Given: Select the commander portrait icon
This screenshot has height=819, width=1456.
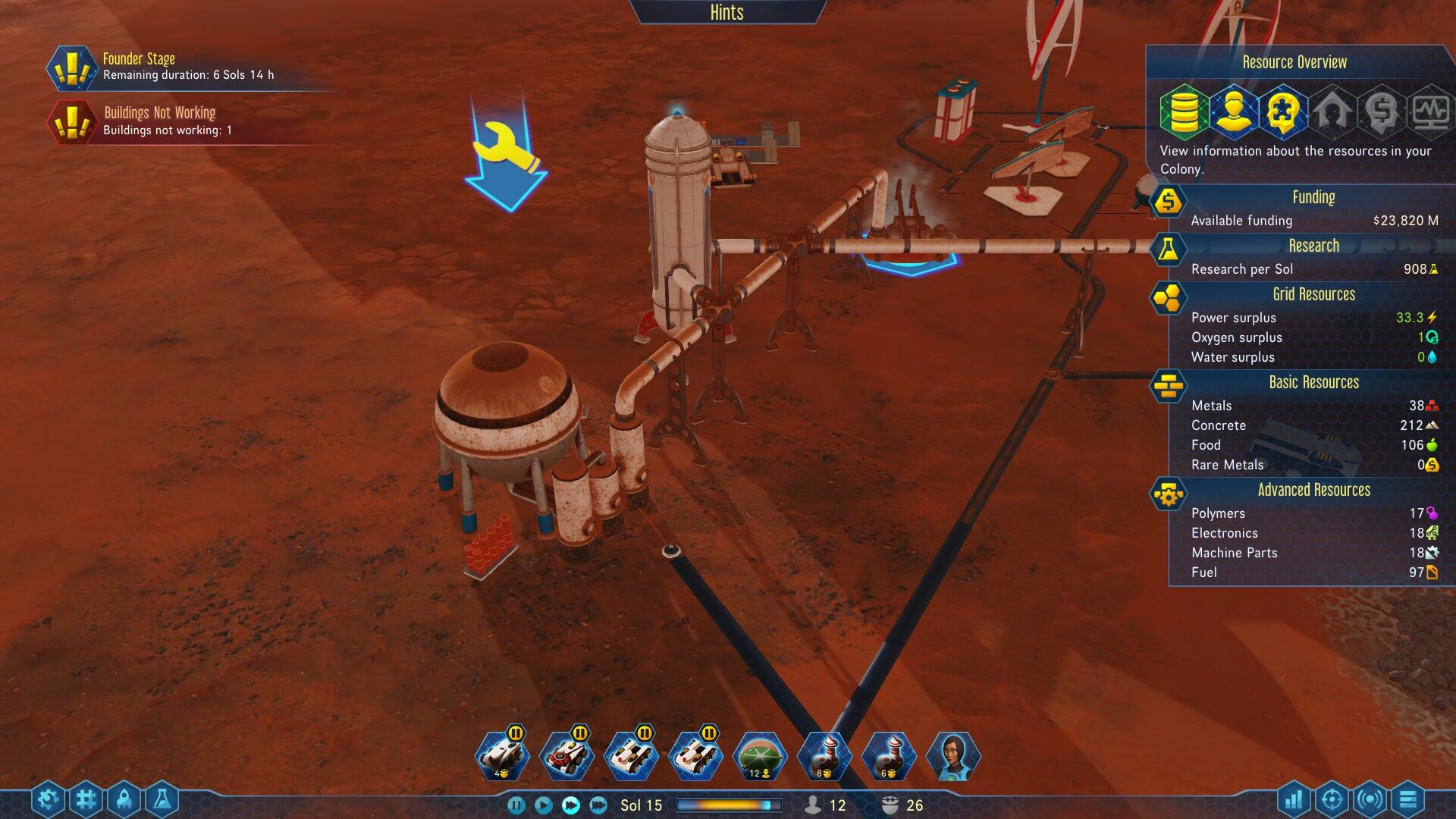Looking at the screenshot, I should [x=953, y=755].
